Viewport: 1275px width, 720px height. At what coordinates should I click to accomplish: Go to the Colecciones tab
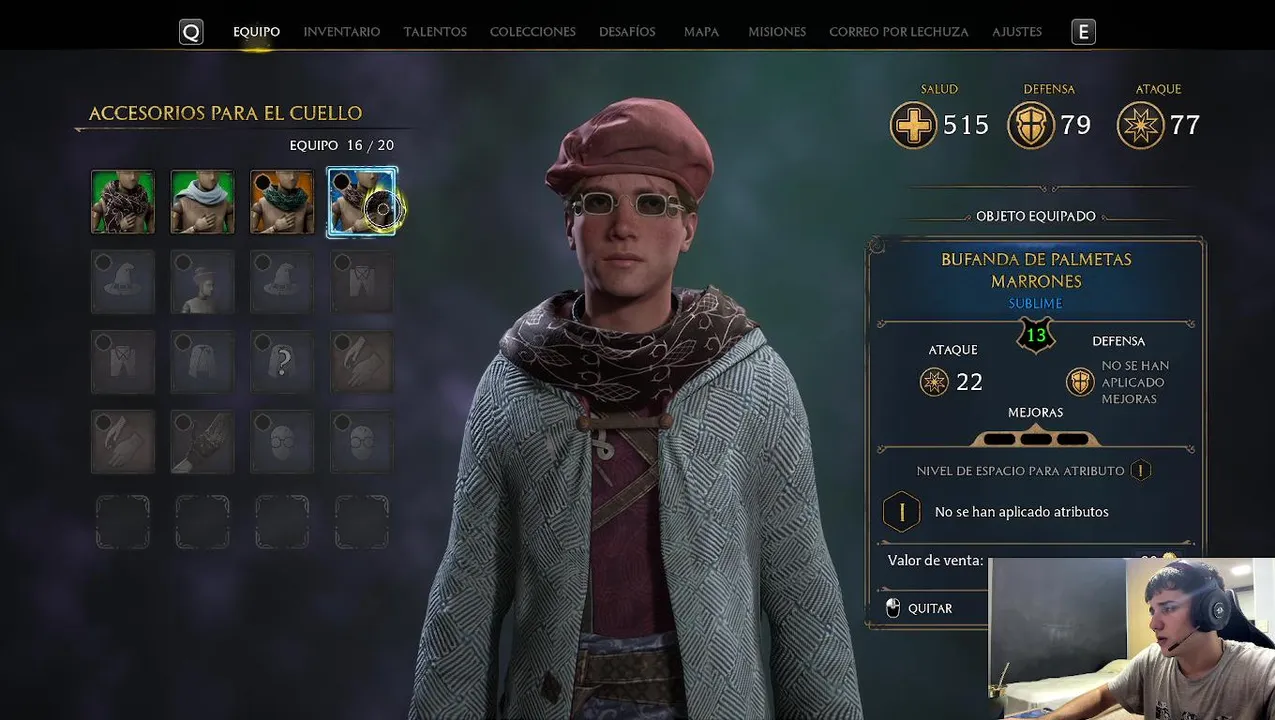point(532,32)
